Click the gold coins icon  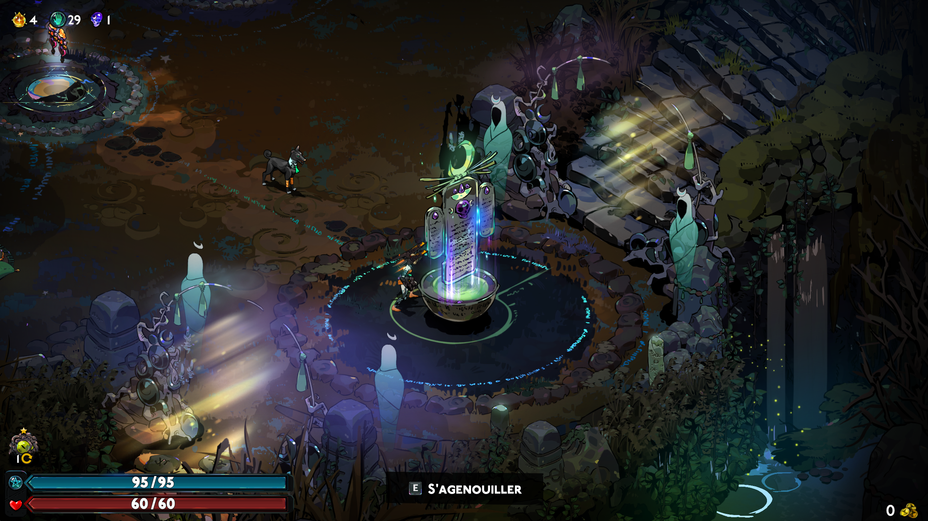click(x=909, y=510)
